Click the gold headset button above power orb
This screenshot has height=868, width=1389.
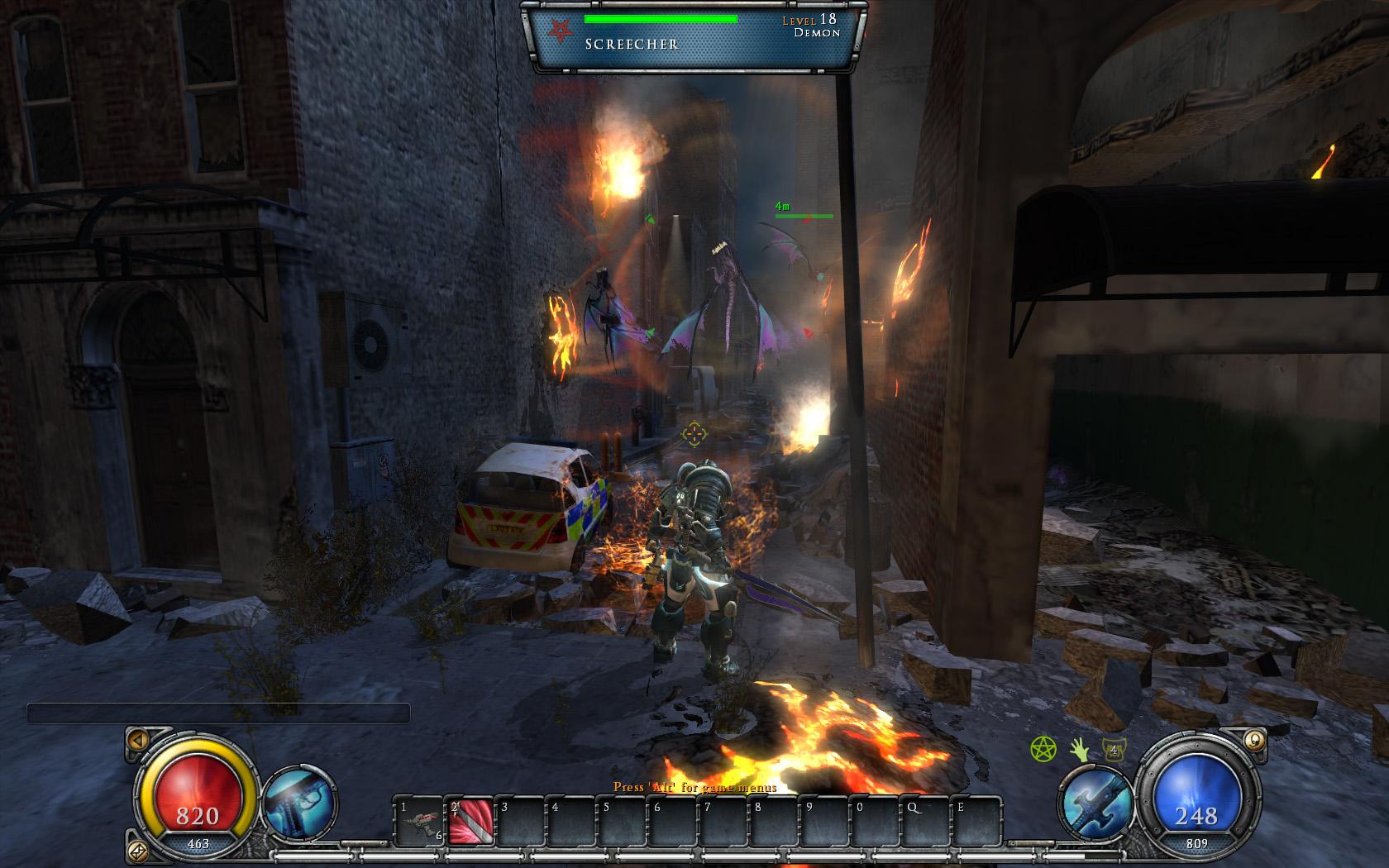tap(1254, 740)
